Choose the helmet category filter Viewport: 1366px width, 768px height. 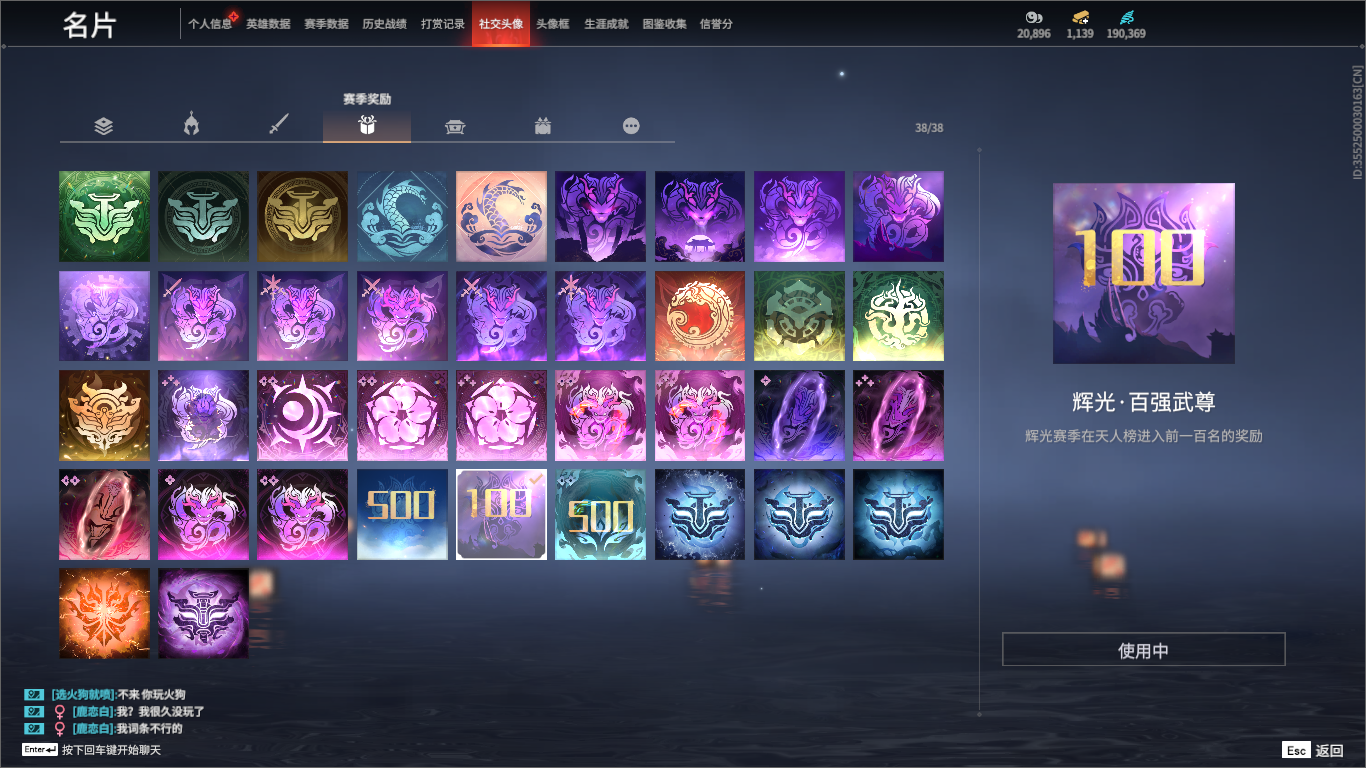click(x=191, y=126)
